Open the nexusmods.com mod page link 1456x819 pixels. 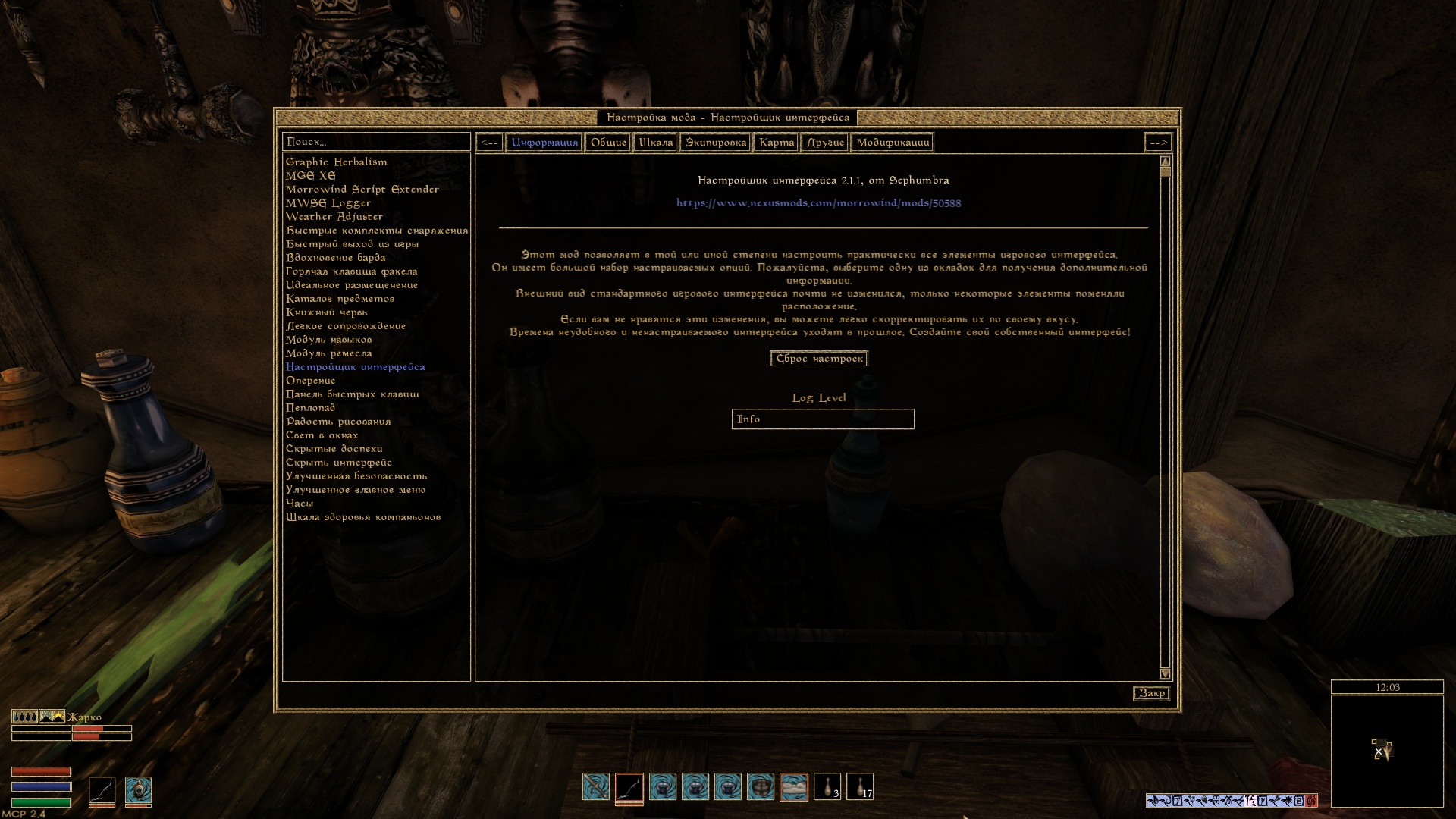point(818,203)
